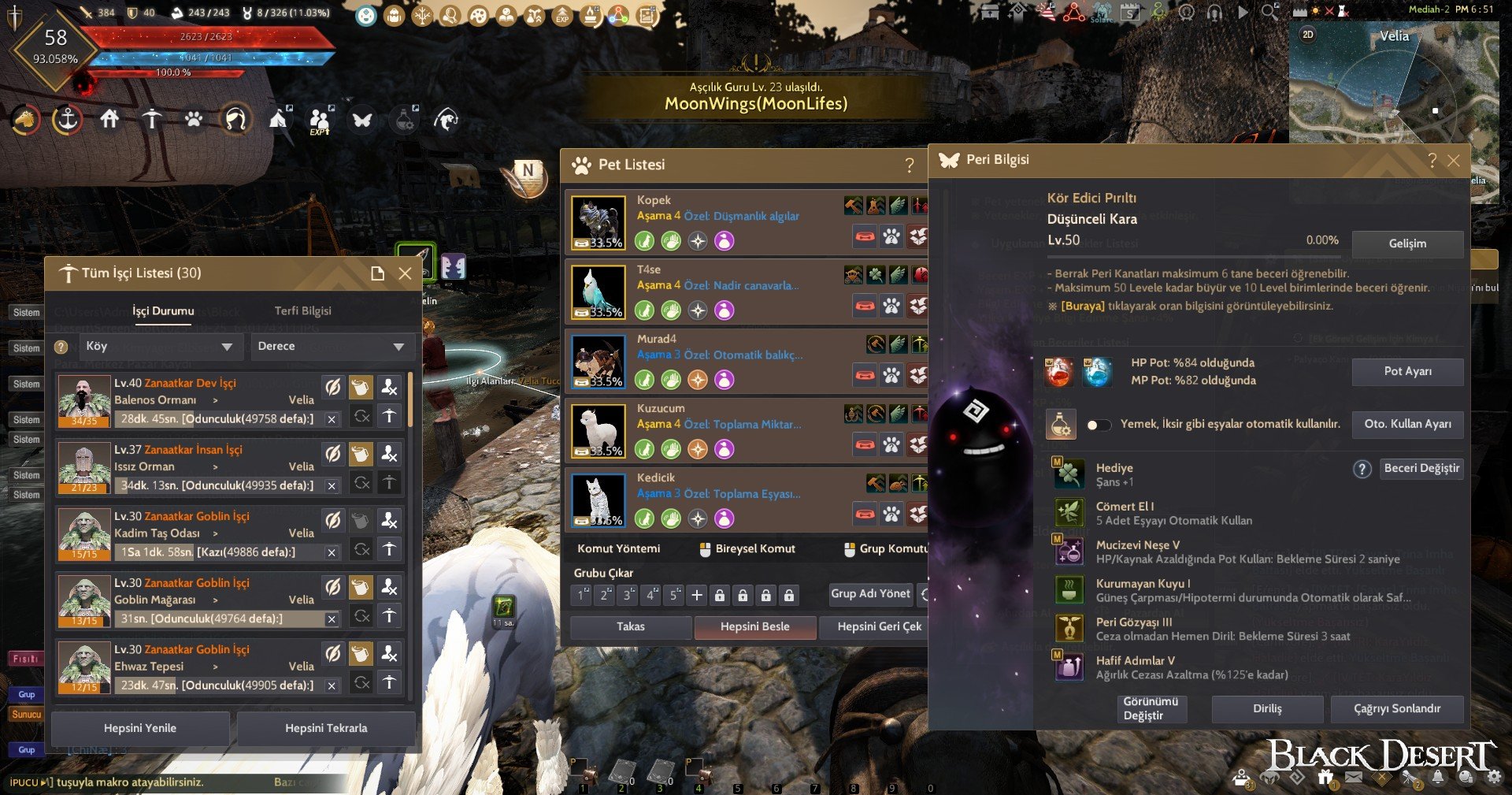Click the Gelişim button
This screenshot has height=795, width=1512.
coord(1407,243)
